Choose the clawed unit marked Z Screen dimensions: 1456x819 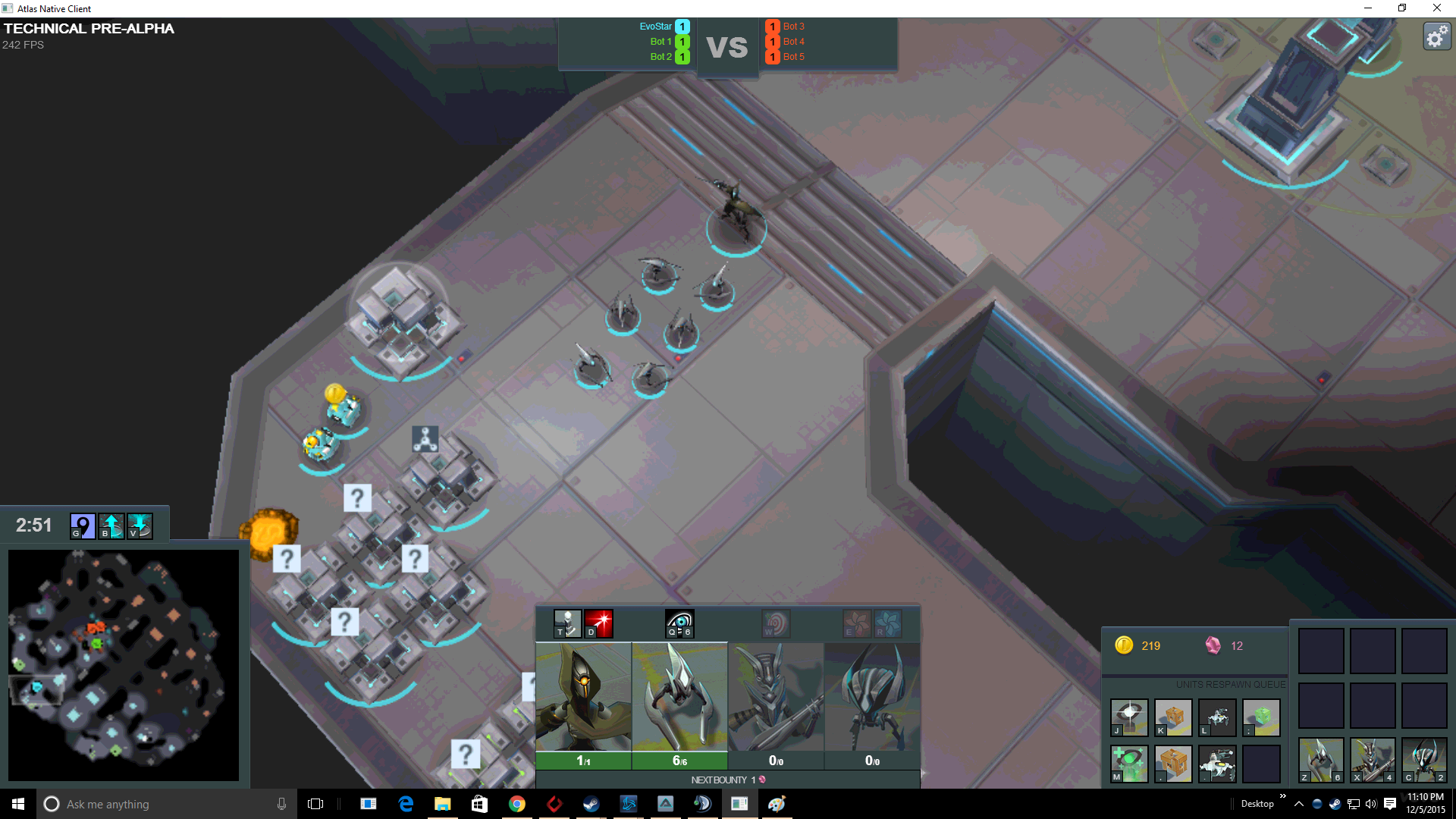point(1321,760)
